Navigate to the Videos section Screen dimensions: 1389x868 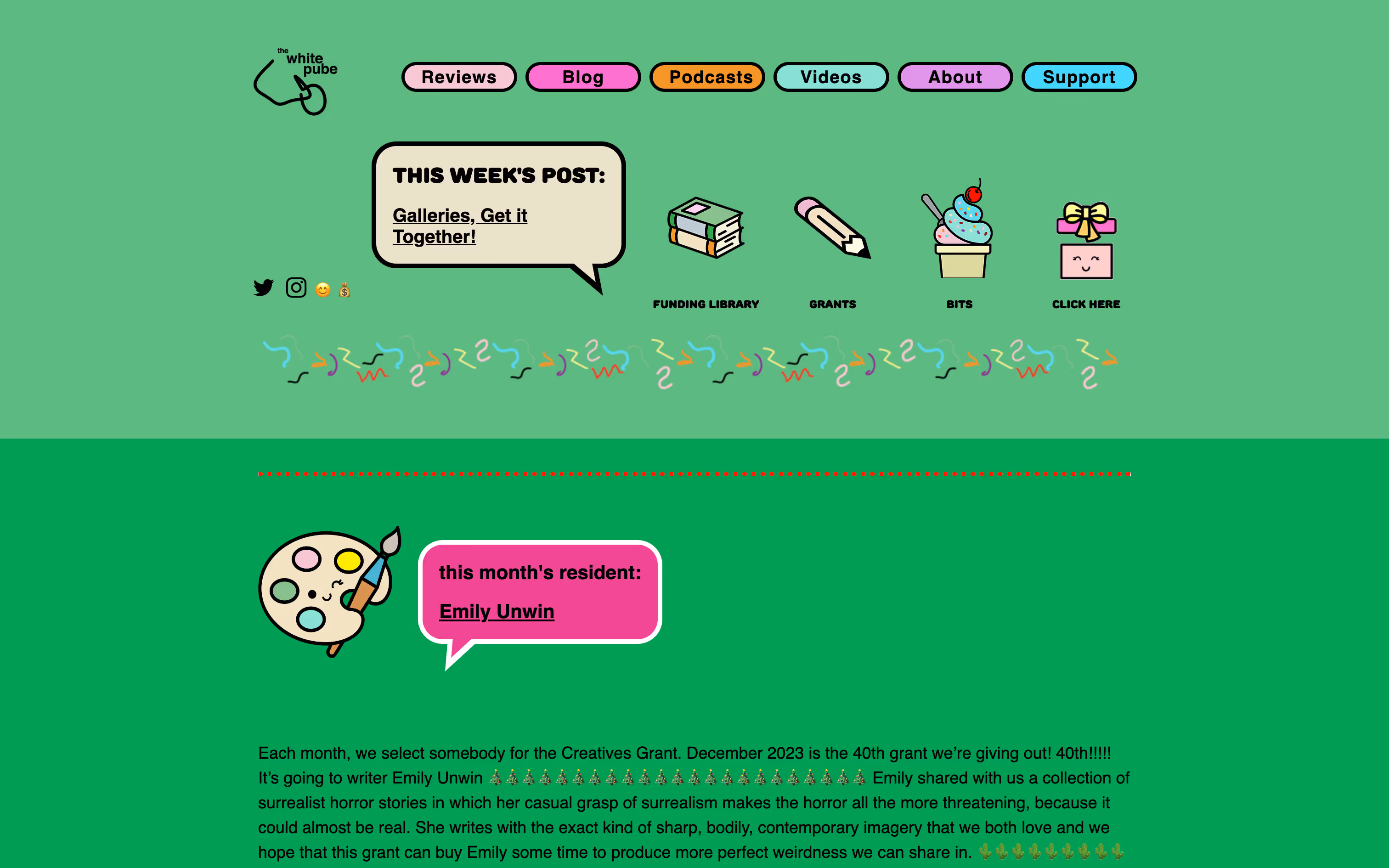pos(830,77)
